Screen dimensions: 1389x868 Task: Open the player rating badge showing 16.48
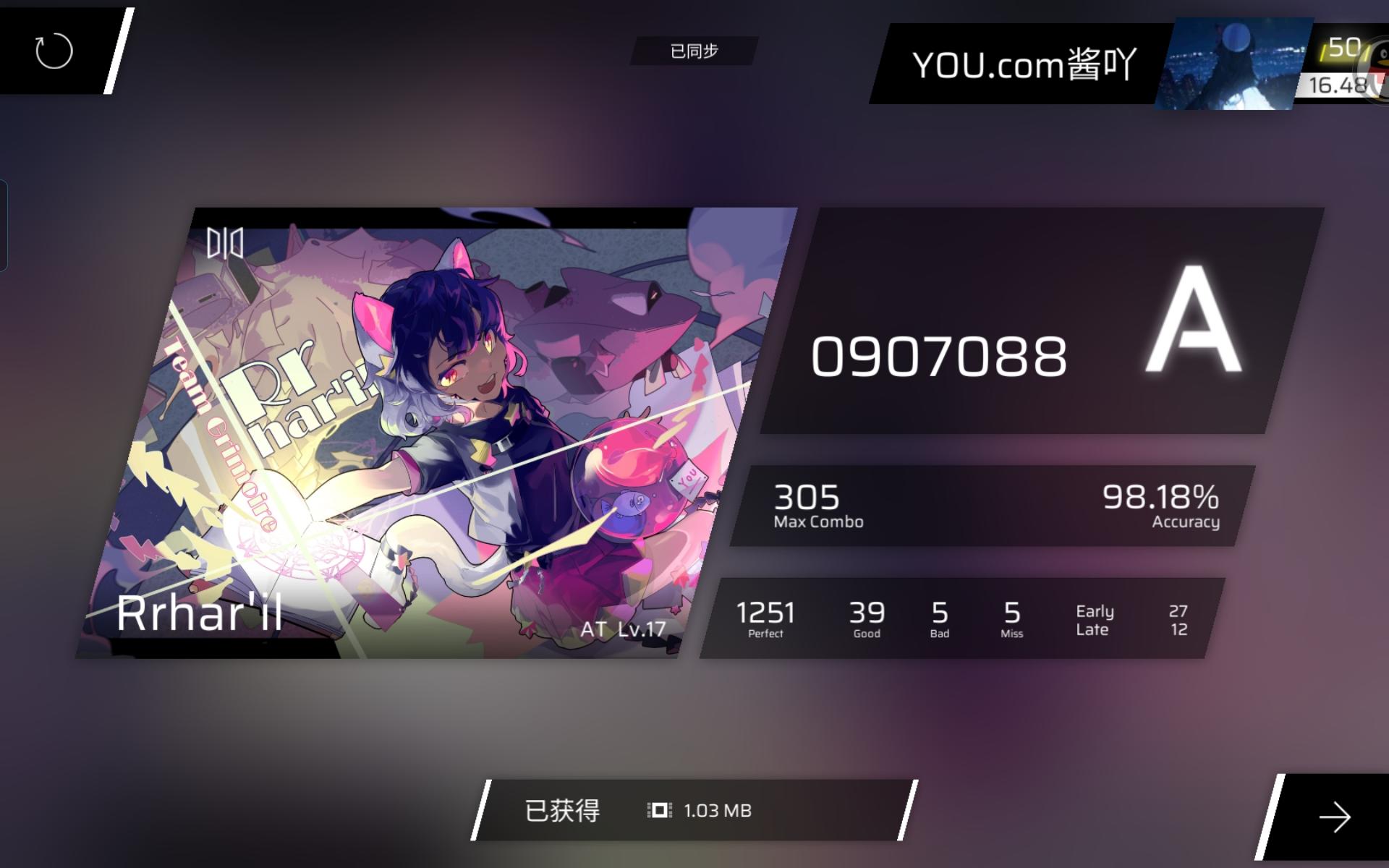pyautogui.click(x=1338, y=85)
